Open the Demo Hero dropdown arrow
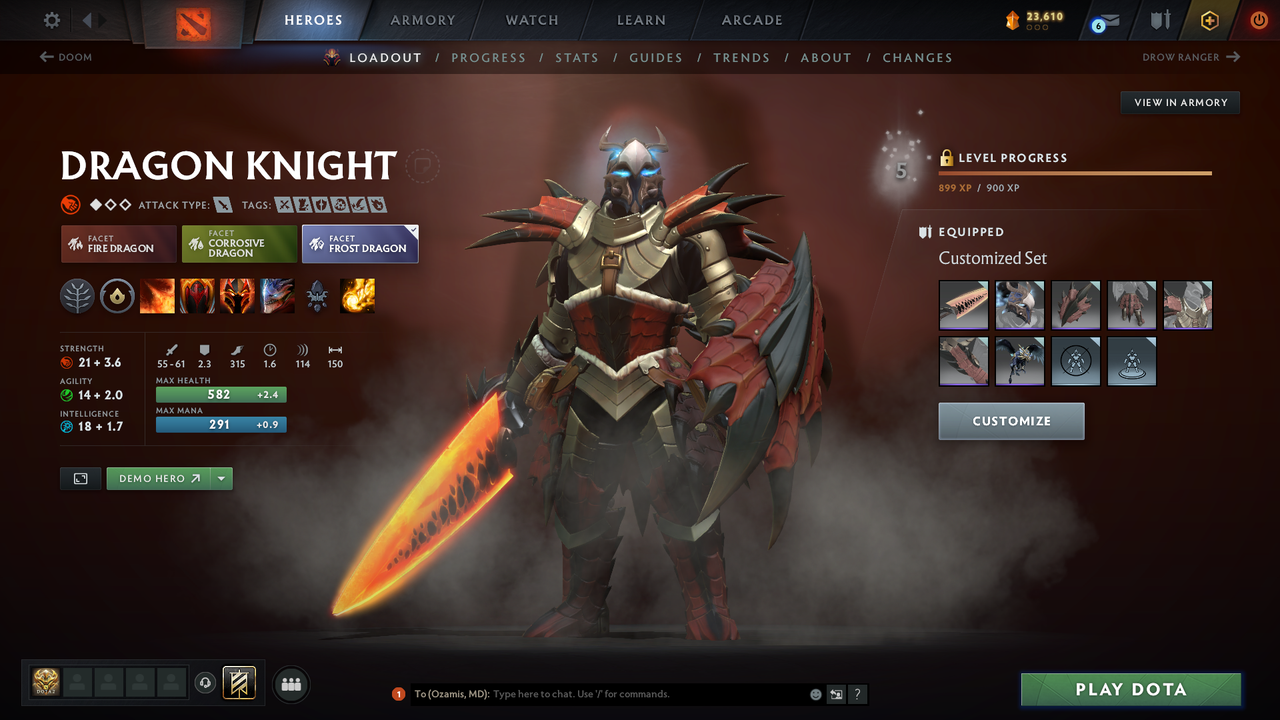 (x=220, y=478)
